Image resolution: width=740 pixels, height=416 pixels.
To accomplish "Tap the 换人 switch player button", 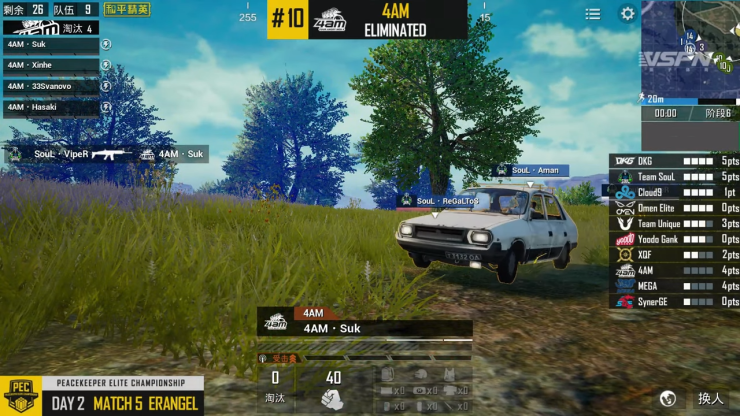I will [x=710, y=398].
